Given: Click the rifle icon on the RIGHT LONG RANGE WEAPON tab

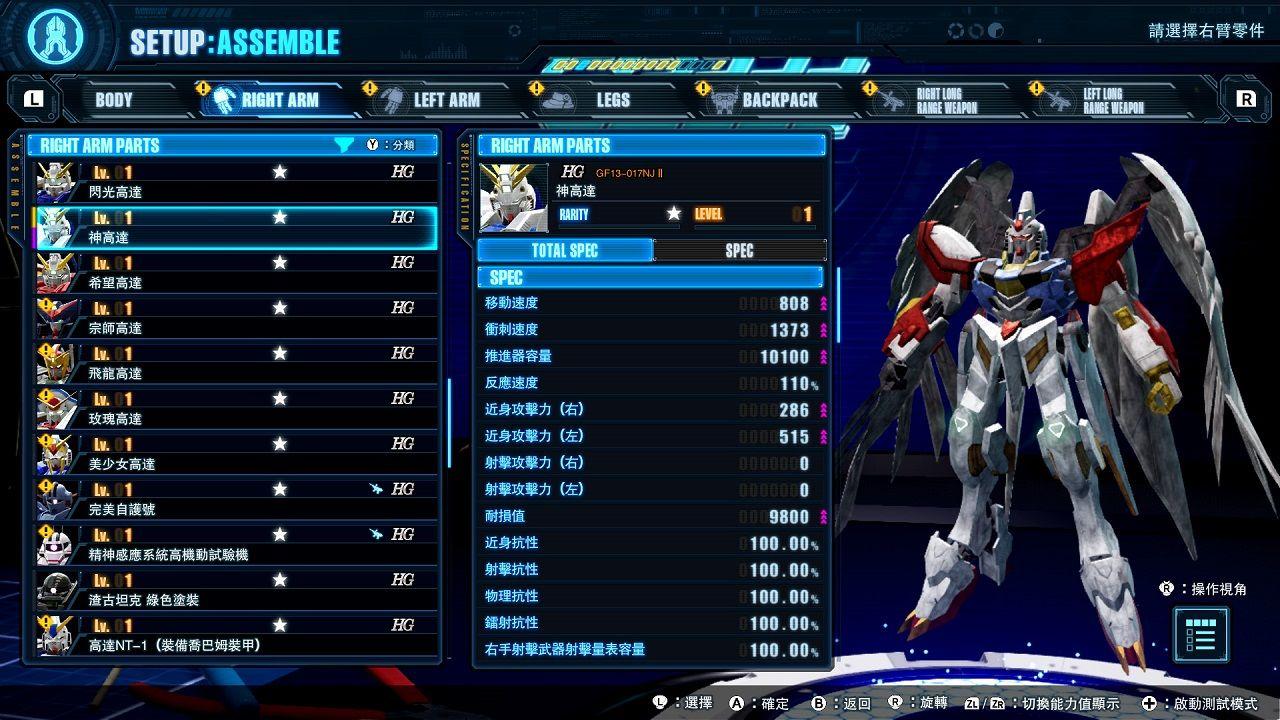Looking at the screenshot, I should [888, 99].
